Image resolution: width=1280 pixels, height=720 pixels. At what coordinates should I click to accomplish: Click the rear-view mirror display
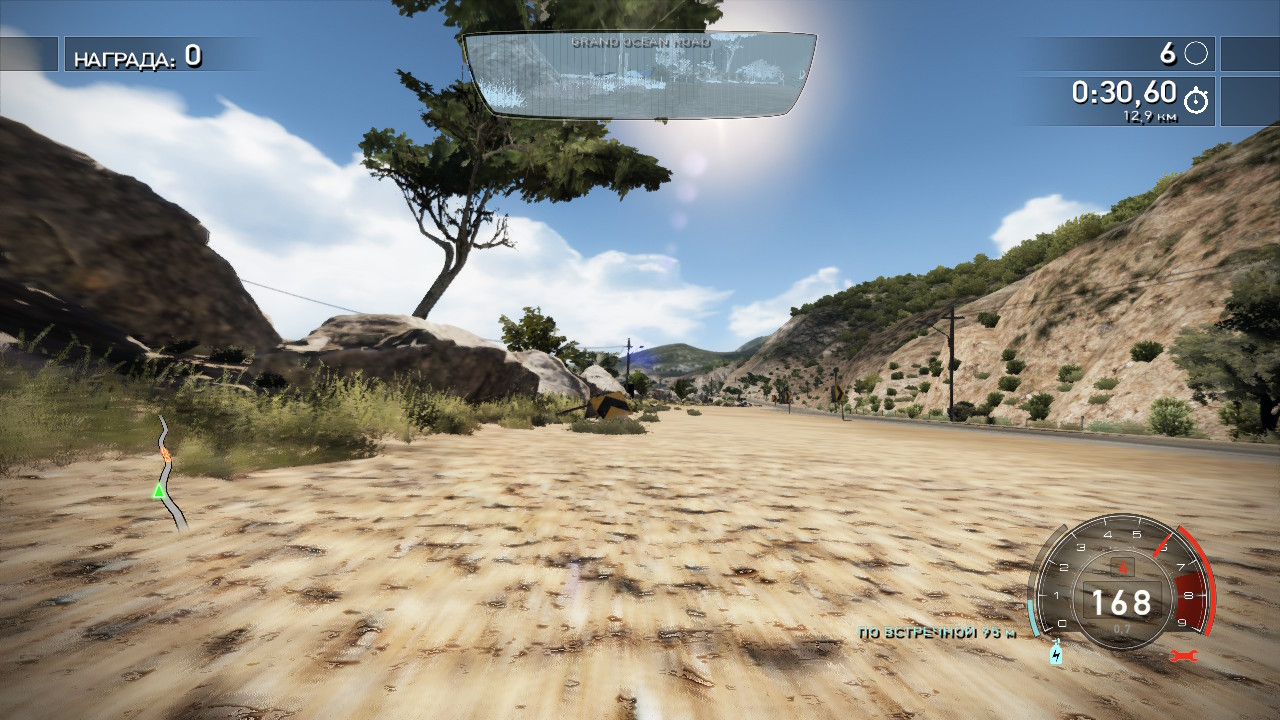640,75
